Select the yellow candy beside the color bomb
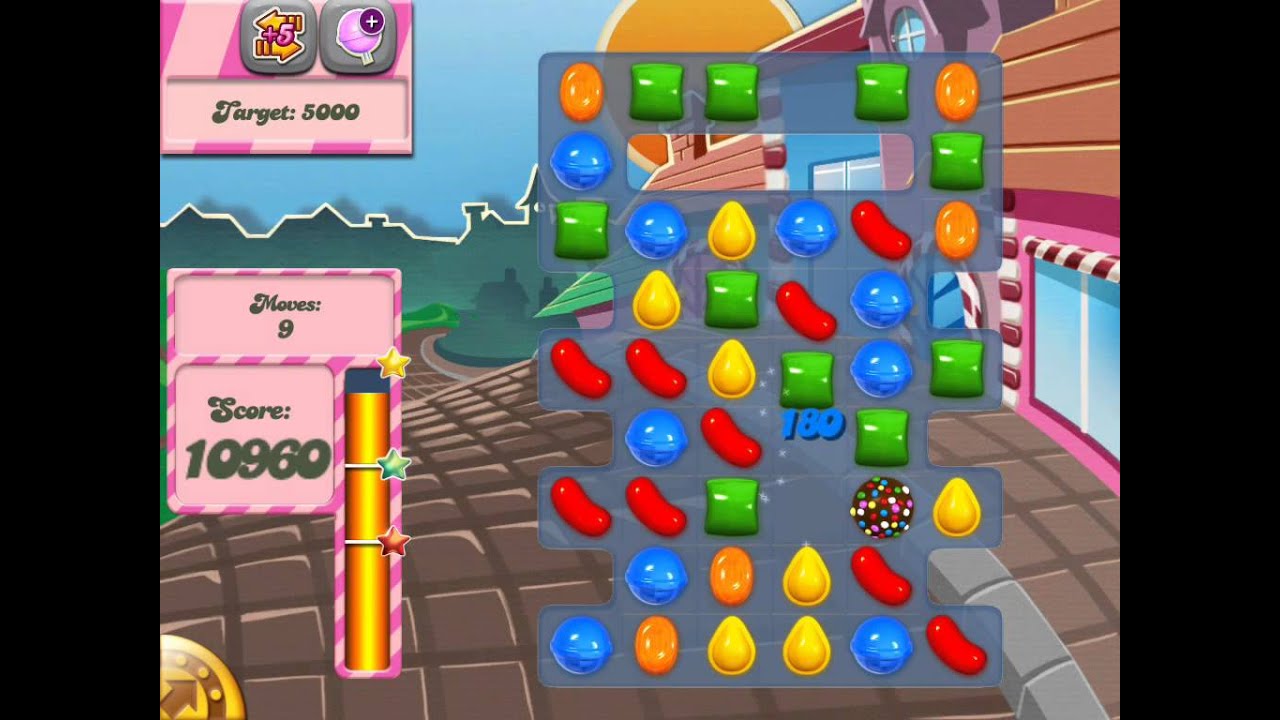 pyautogui.click(x=956, y=507)
